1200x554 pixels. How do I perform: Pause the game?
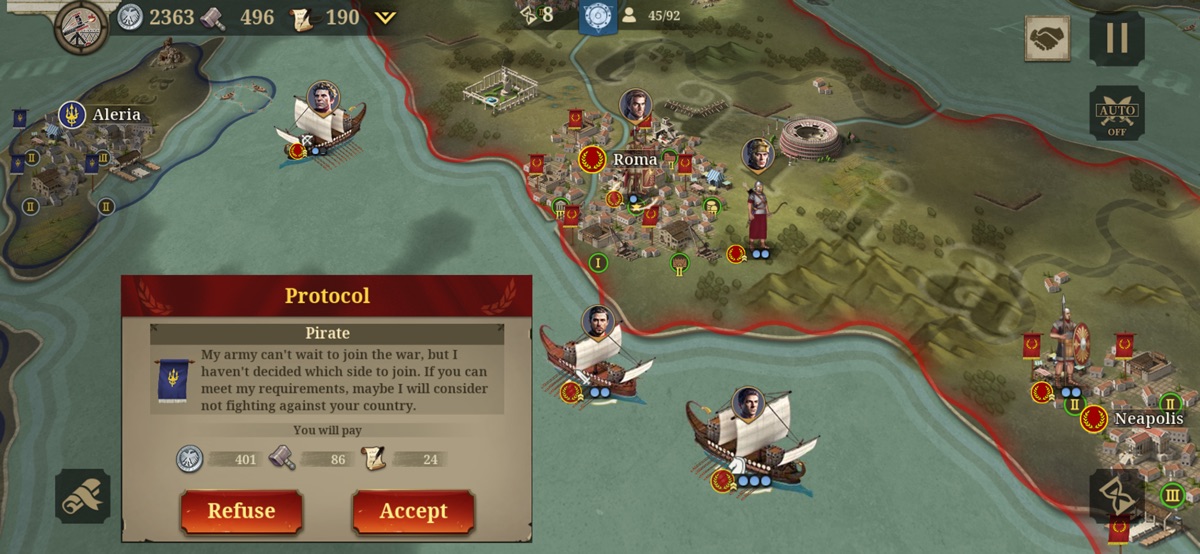1116,38
